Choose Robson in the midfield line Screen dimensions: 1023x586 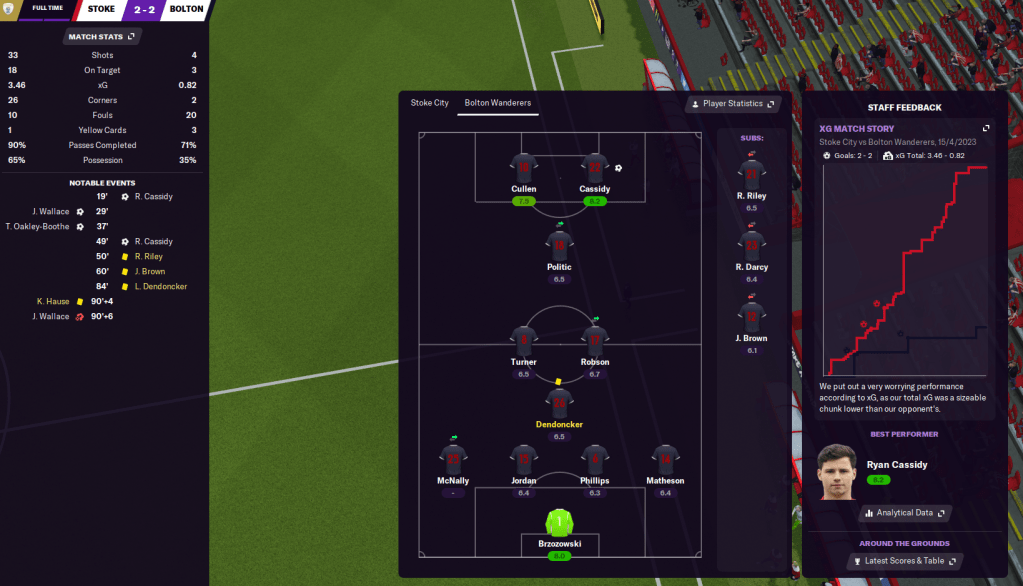point(594,341)
